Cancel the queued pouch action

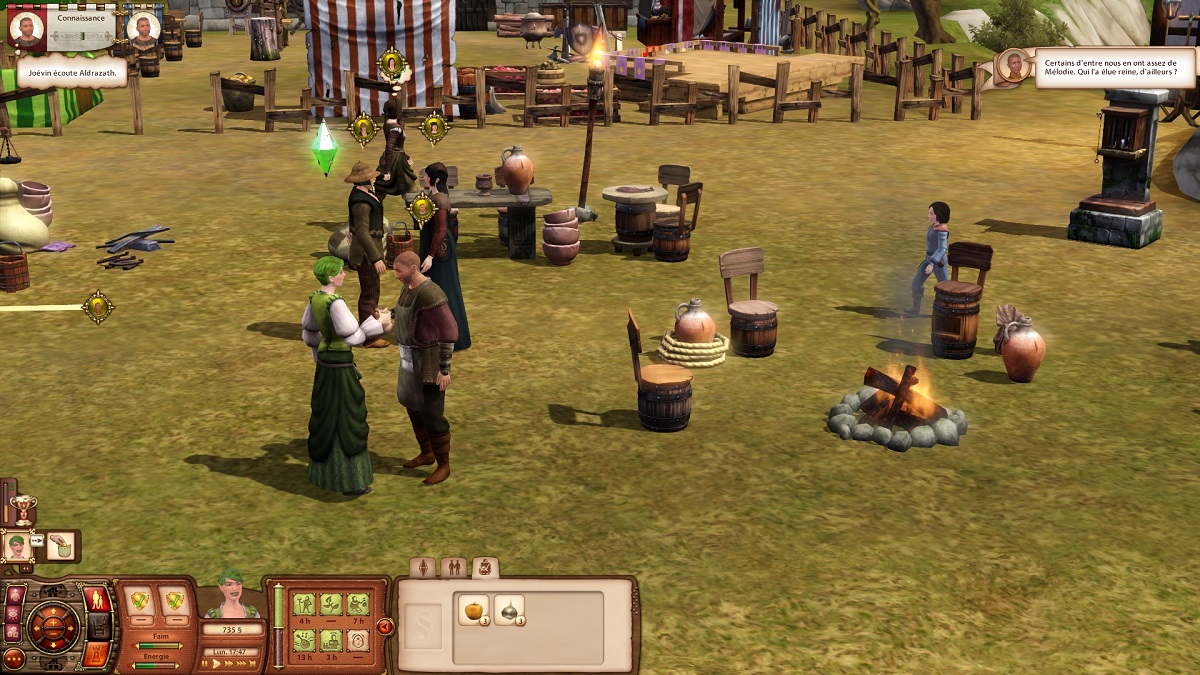61,546
